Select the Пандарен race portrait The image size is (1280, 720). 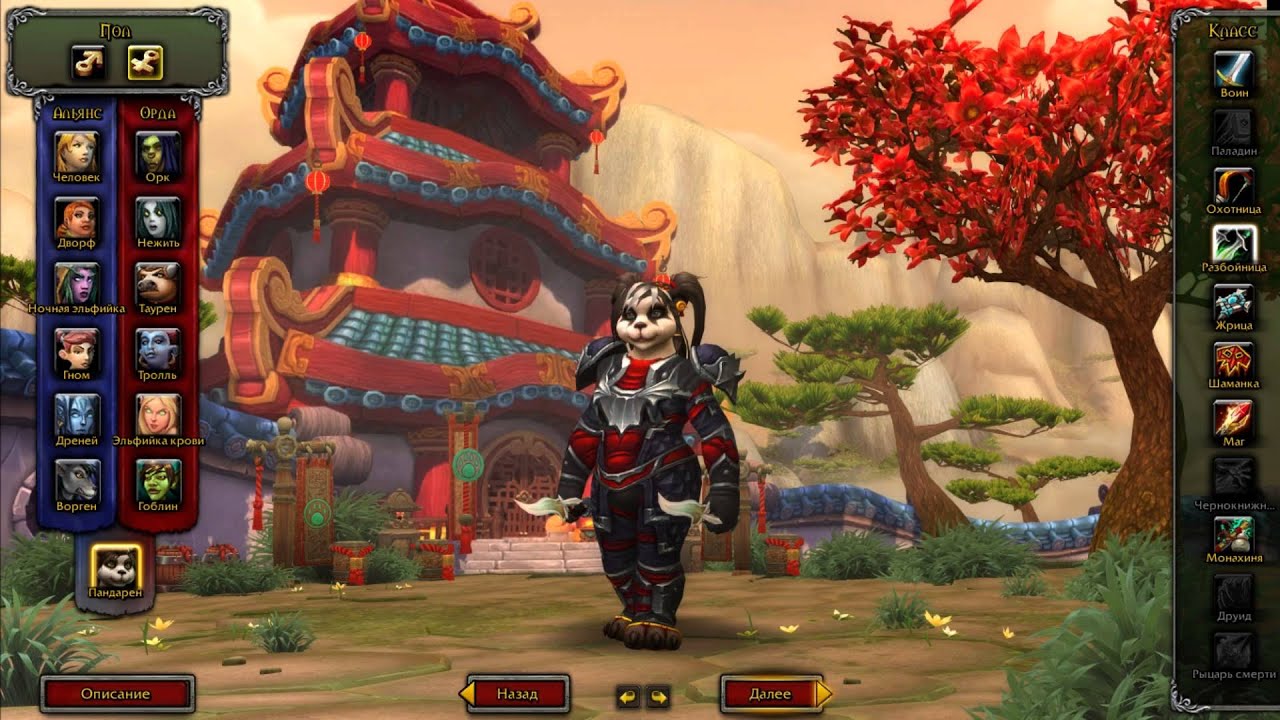point(115,567)
